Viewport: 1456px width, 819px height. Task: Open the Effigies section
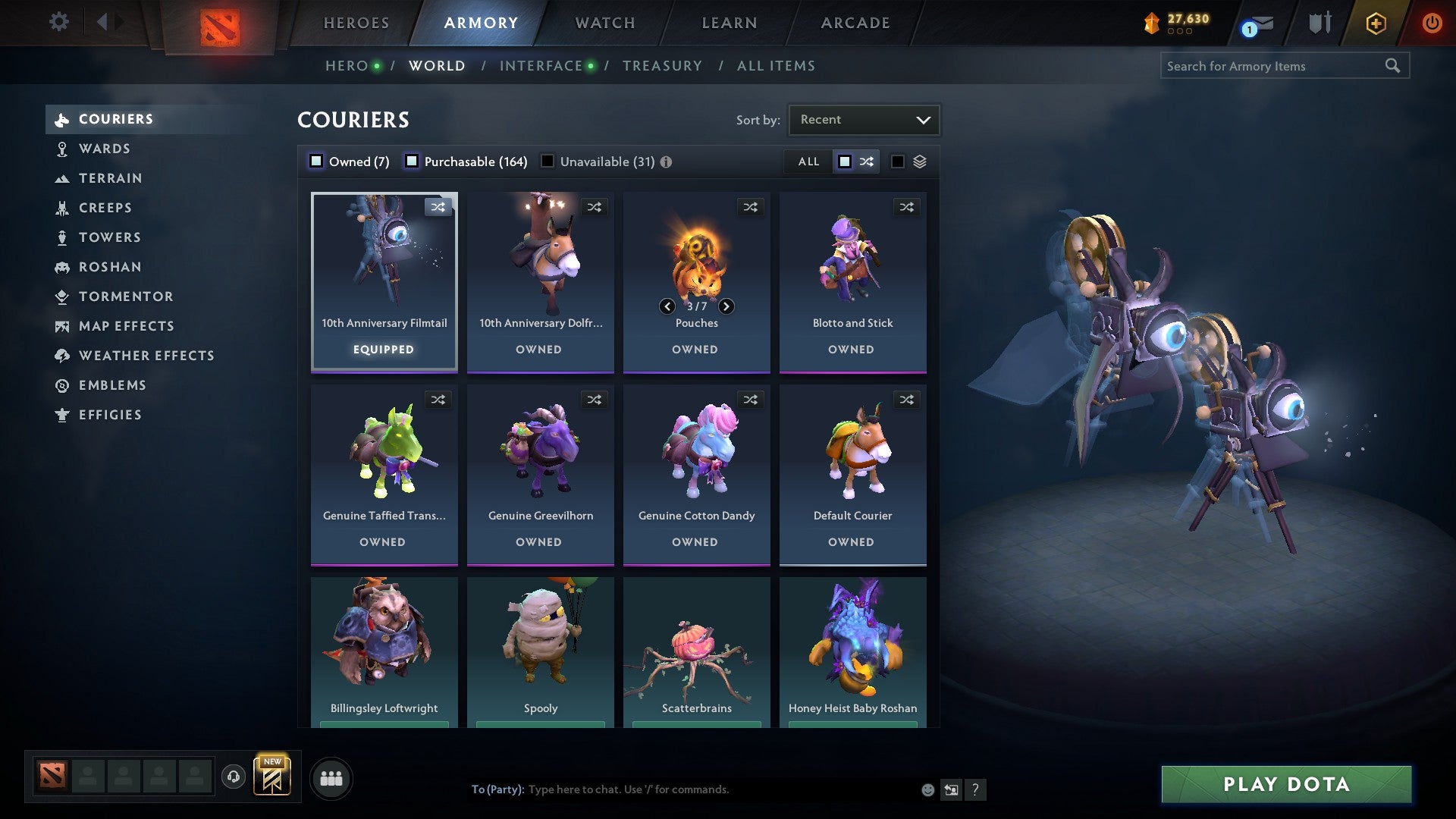pos(110,415)
